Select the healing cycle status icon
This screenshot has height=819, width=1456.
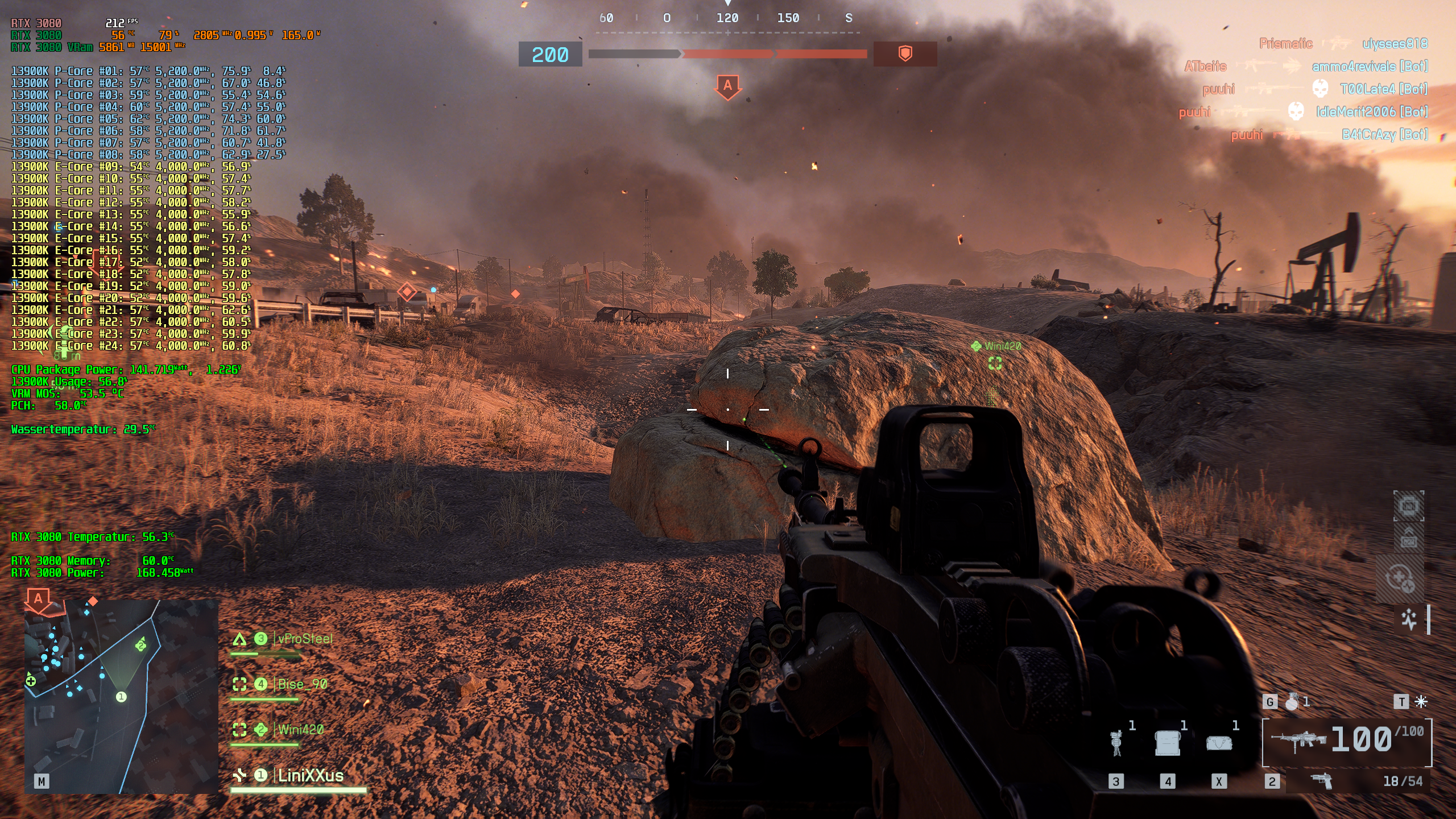(1400, 578)
